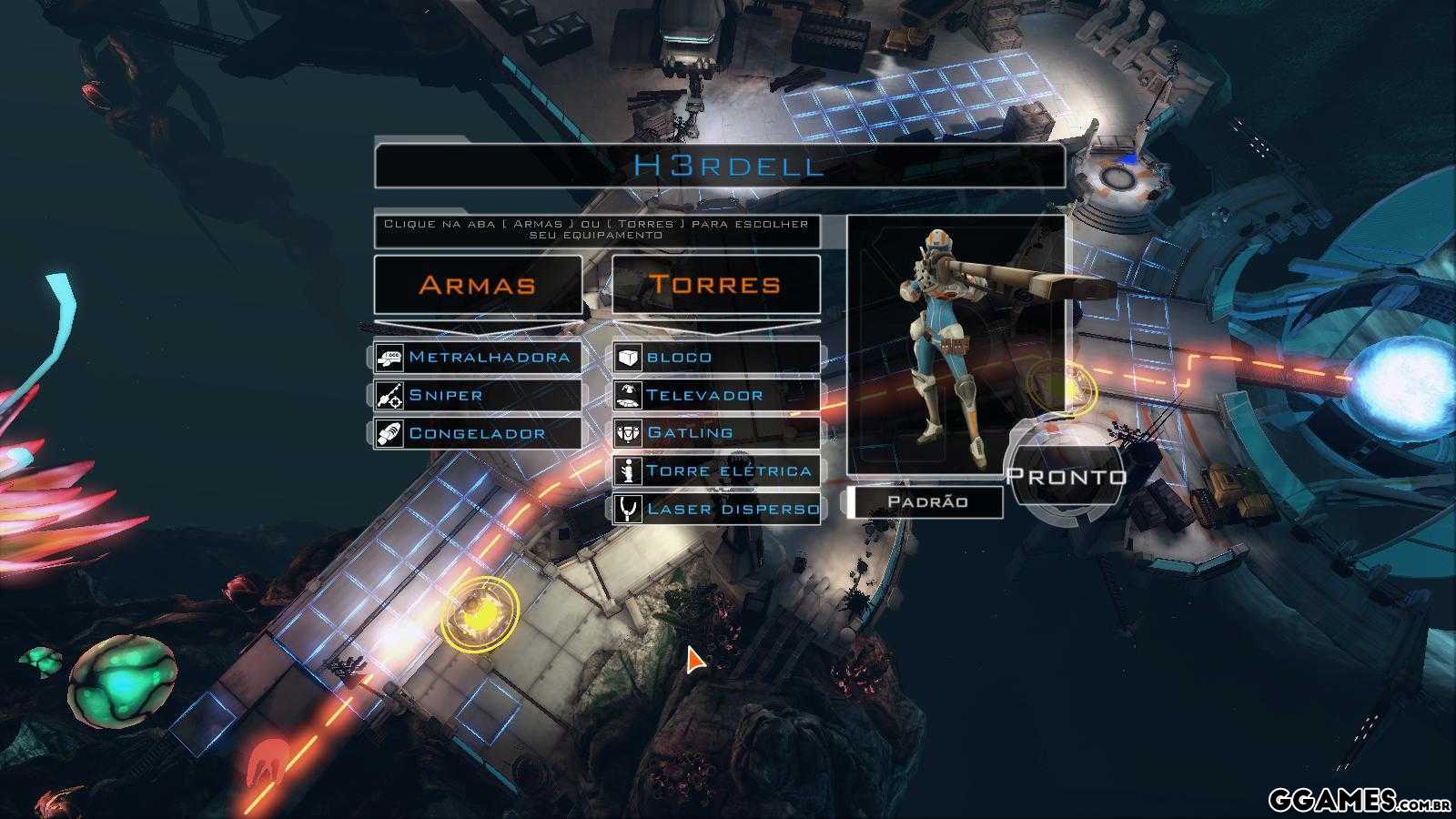Click the Padrão default button
Viewport: 1456px width, 819px height.
click(x=926, y=502)
